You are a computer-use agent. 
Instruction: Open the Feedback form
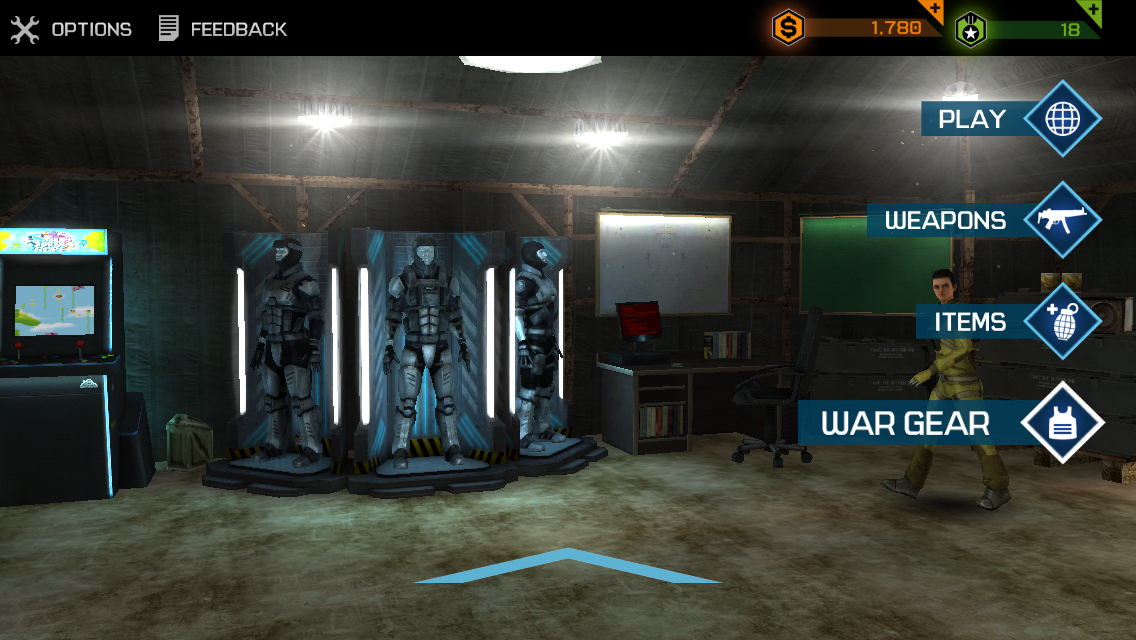coord(223,29)
